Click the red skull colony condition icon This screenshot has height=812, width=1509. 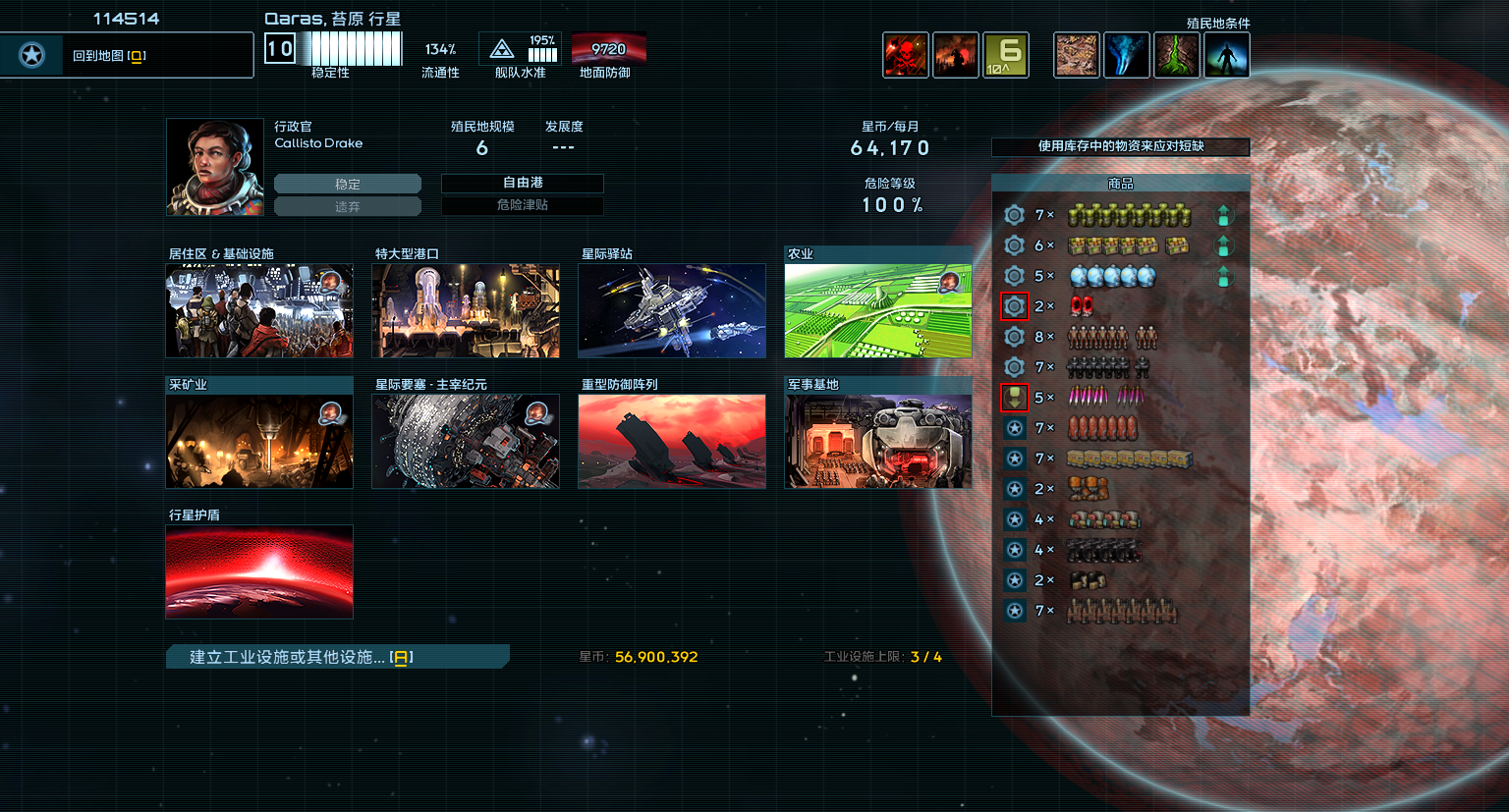905,55
